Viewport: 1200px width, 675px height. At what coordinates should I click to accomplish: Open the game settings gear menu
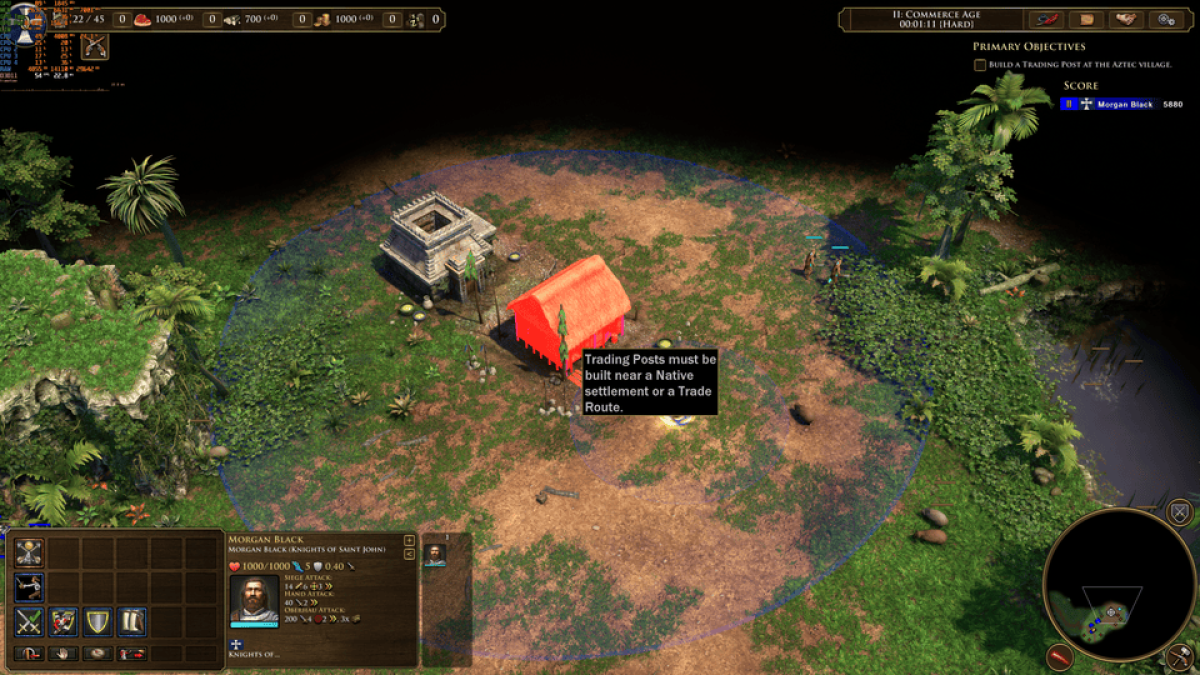[1167, 19]
